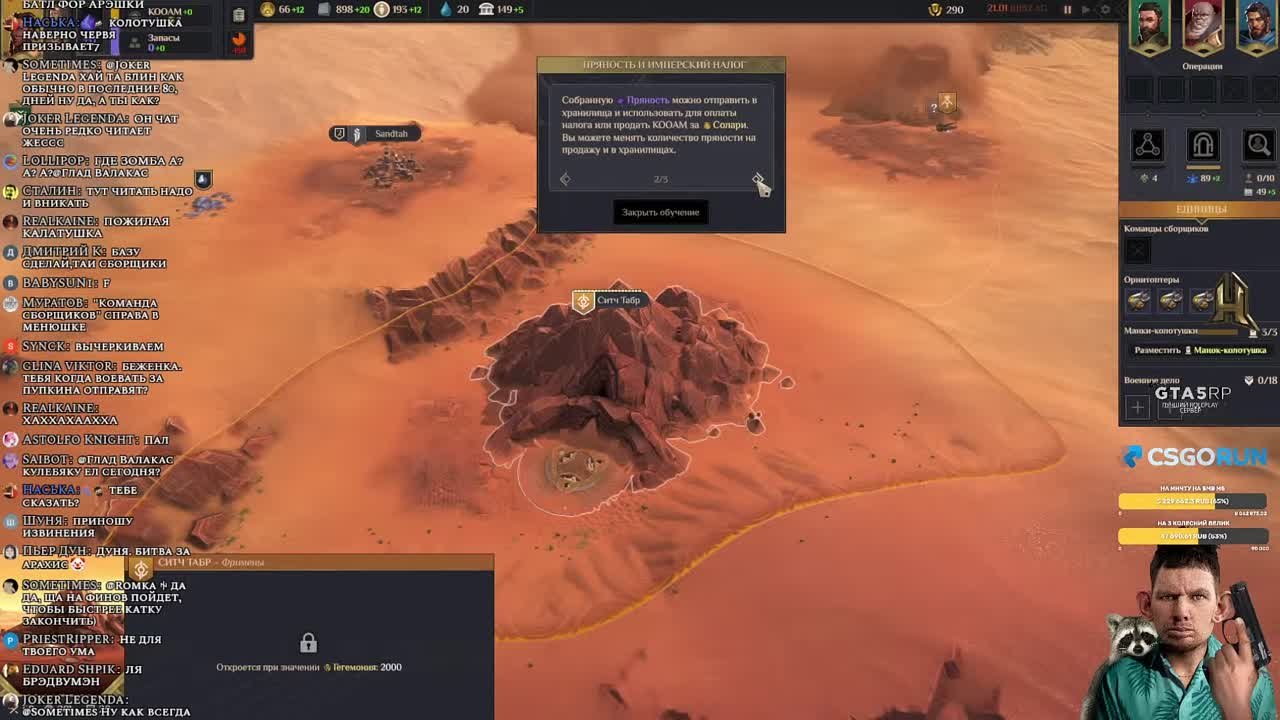Close the tutorial with "Закрыть обучение"
The height and width of the screenshot is (720, 1280).
pos(661,212)
